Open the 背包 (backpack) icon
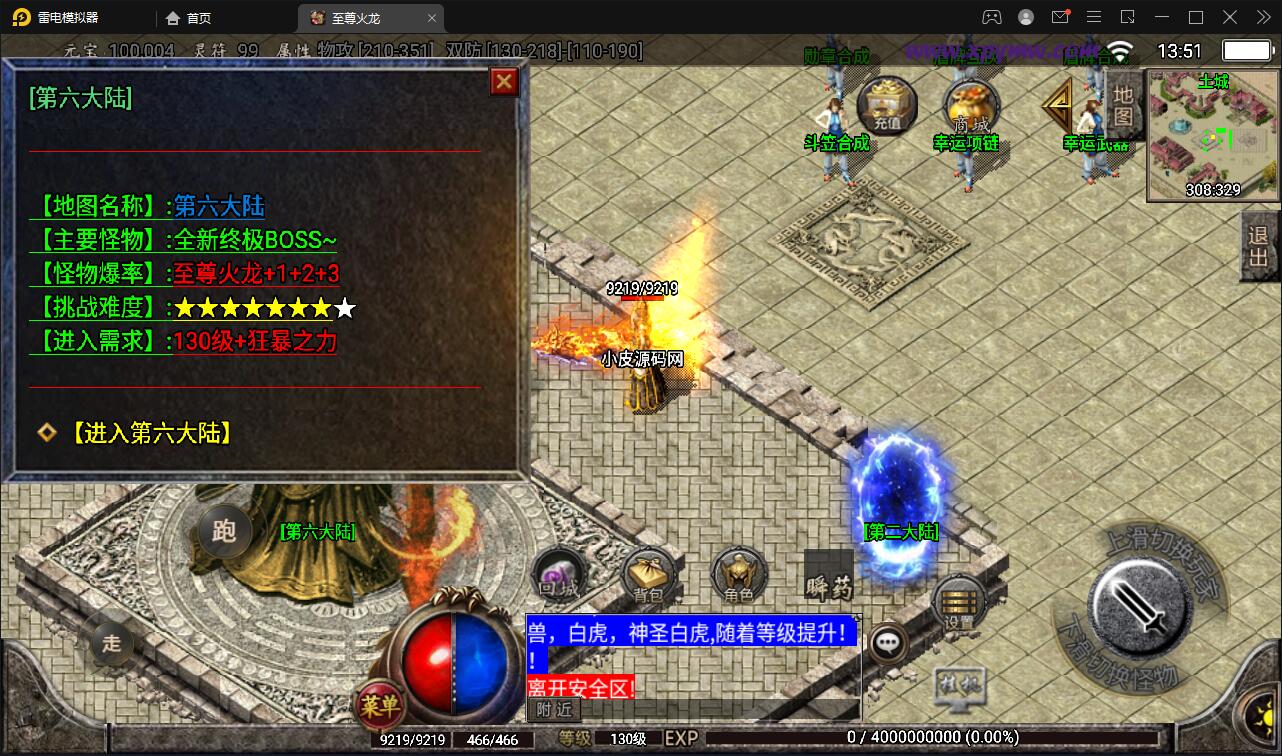Screen dimensions: 1282x756 click(x=646, y=576)
